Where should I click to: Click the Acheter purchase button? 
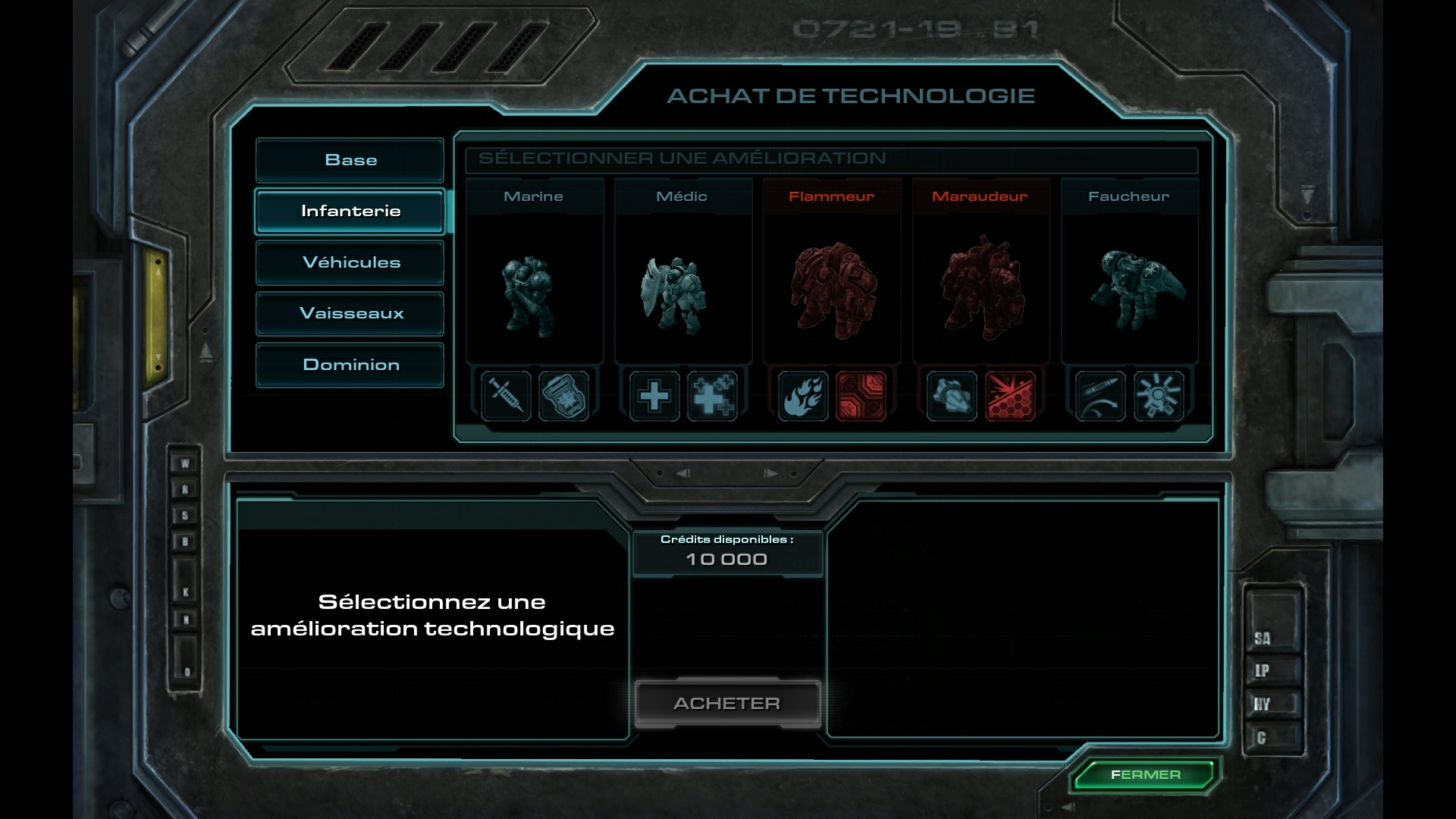click(x=727, y=703)
